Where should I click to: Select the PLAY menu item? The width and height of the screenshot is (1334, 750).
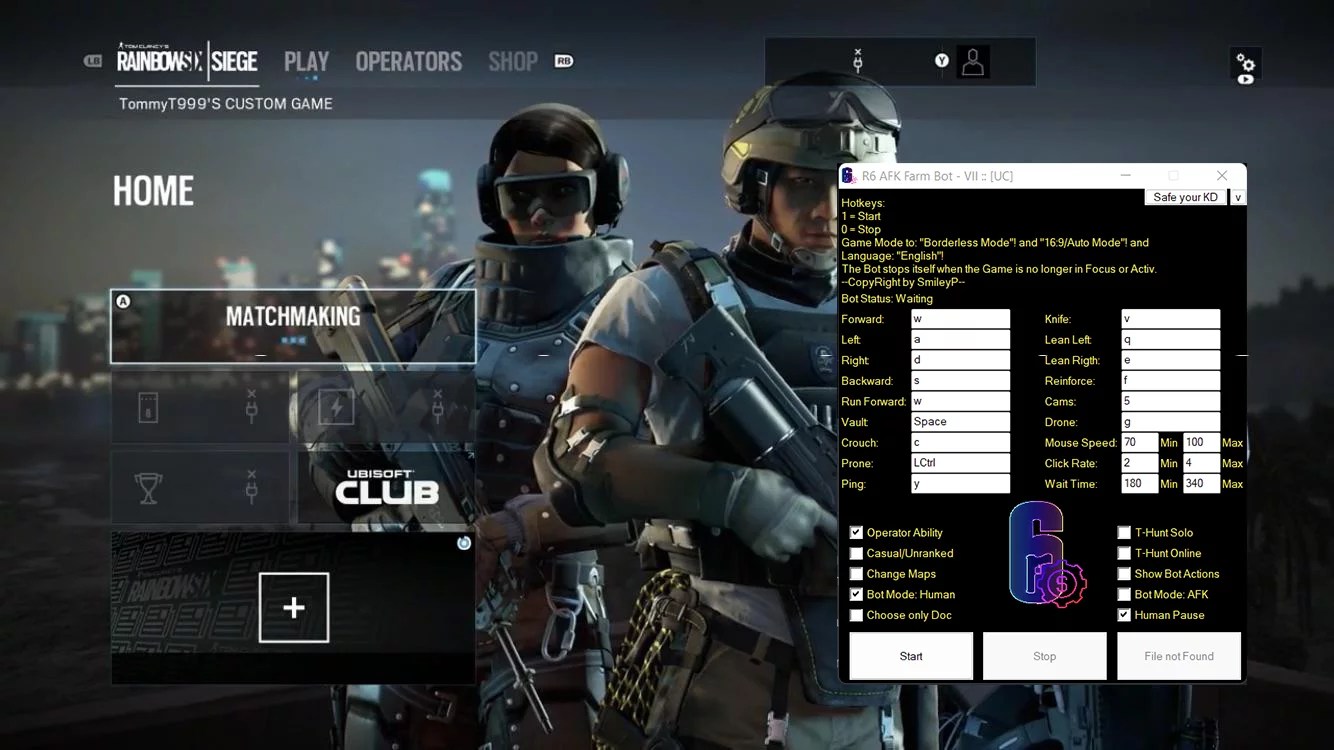coord(306,61)
